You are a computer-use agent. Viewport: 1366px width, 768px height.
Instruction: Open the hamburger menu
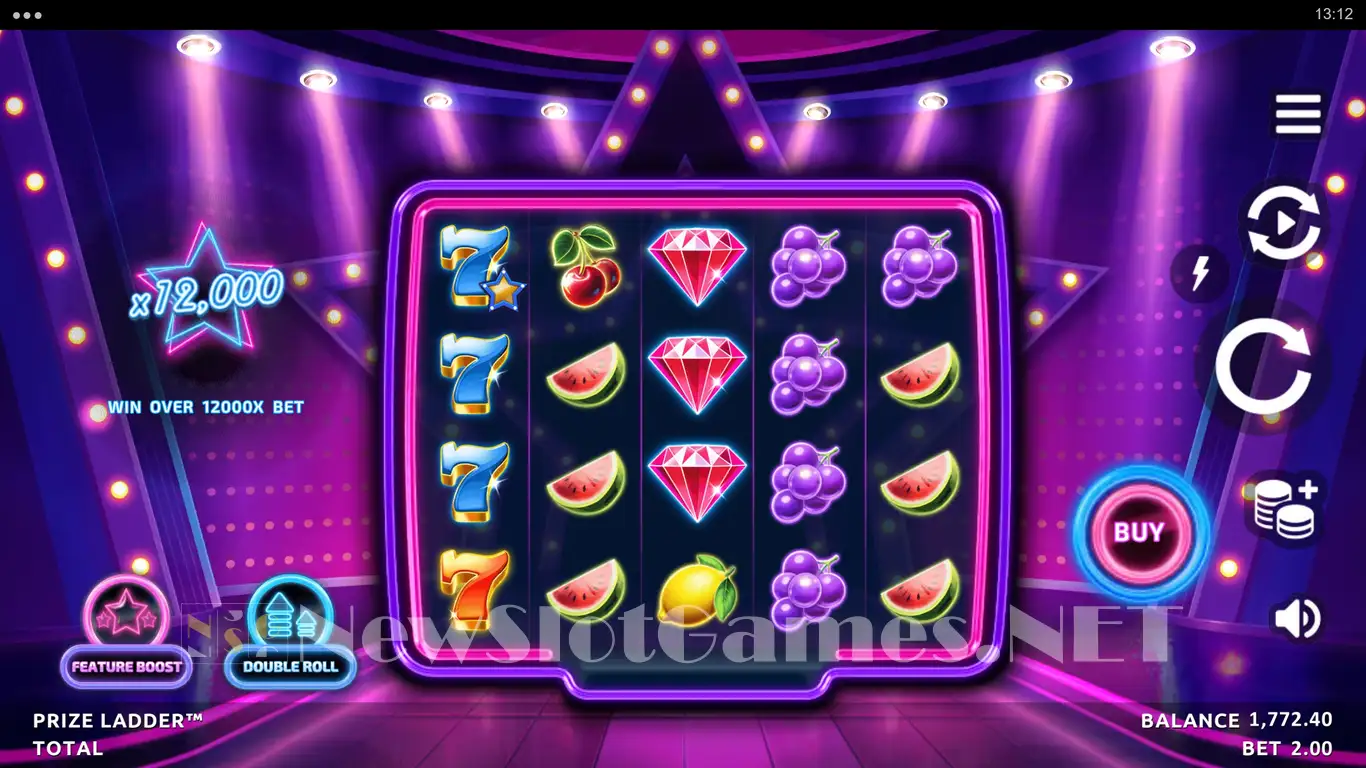click(1298, 115)
